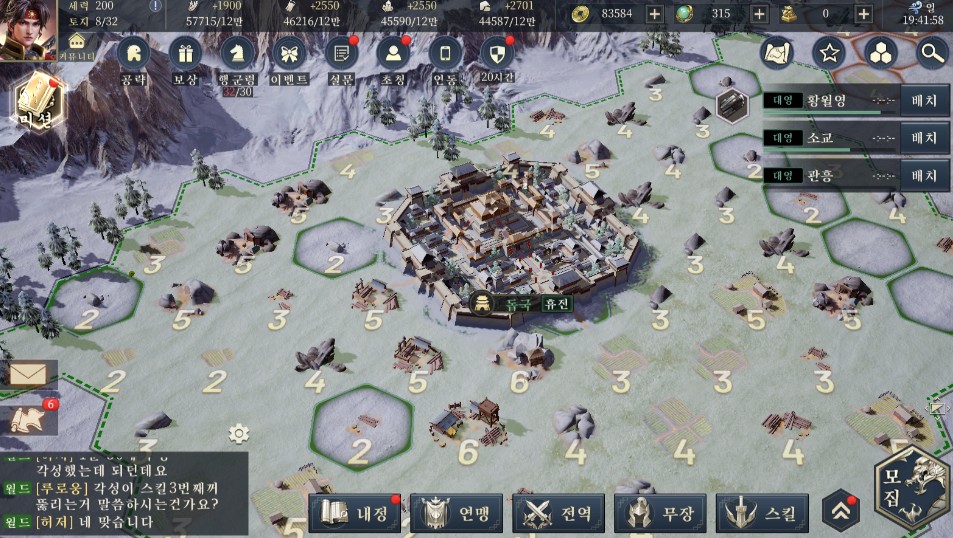Deploy 소교 with the 배치 button
The image size is (953, 538).
coord(924,138)
